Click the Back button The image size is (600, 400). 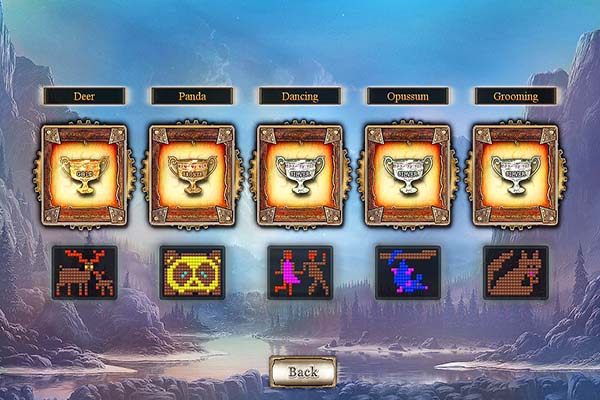pyautogui.click(x=302, y=371)
